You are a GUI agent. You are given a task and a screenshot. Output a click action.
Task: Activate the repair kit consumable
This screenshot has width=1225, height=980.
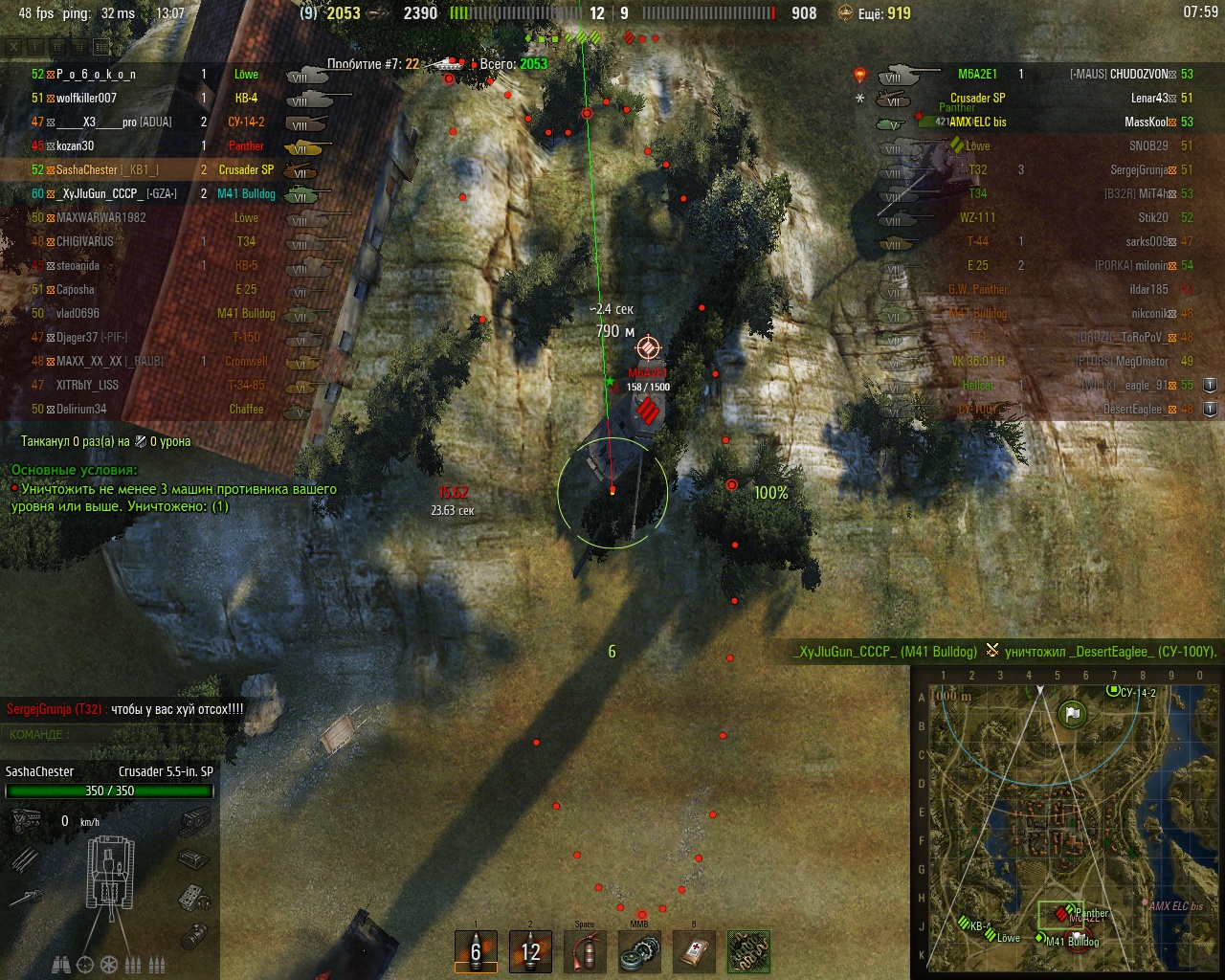[639, 950]
